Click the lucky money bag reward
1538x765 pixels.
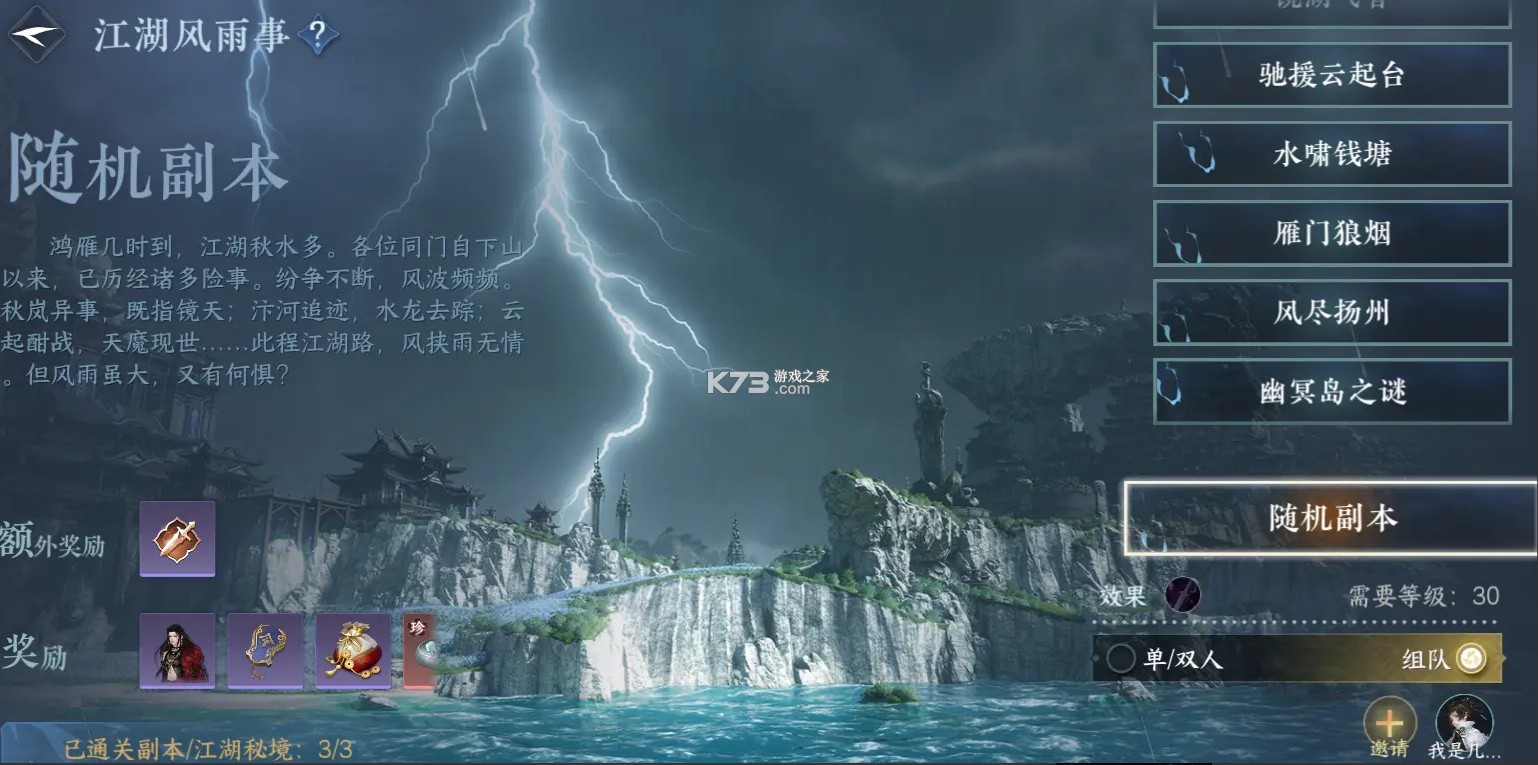353,650
